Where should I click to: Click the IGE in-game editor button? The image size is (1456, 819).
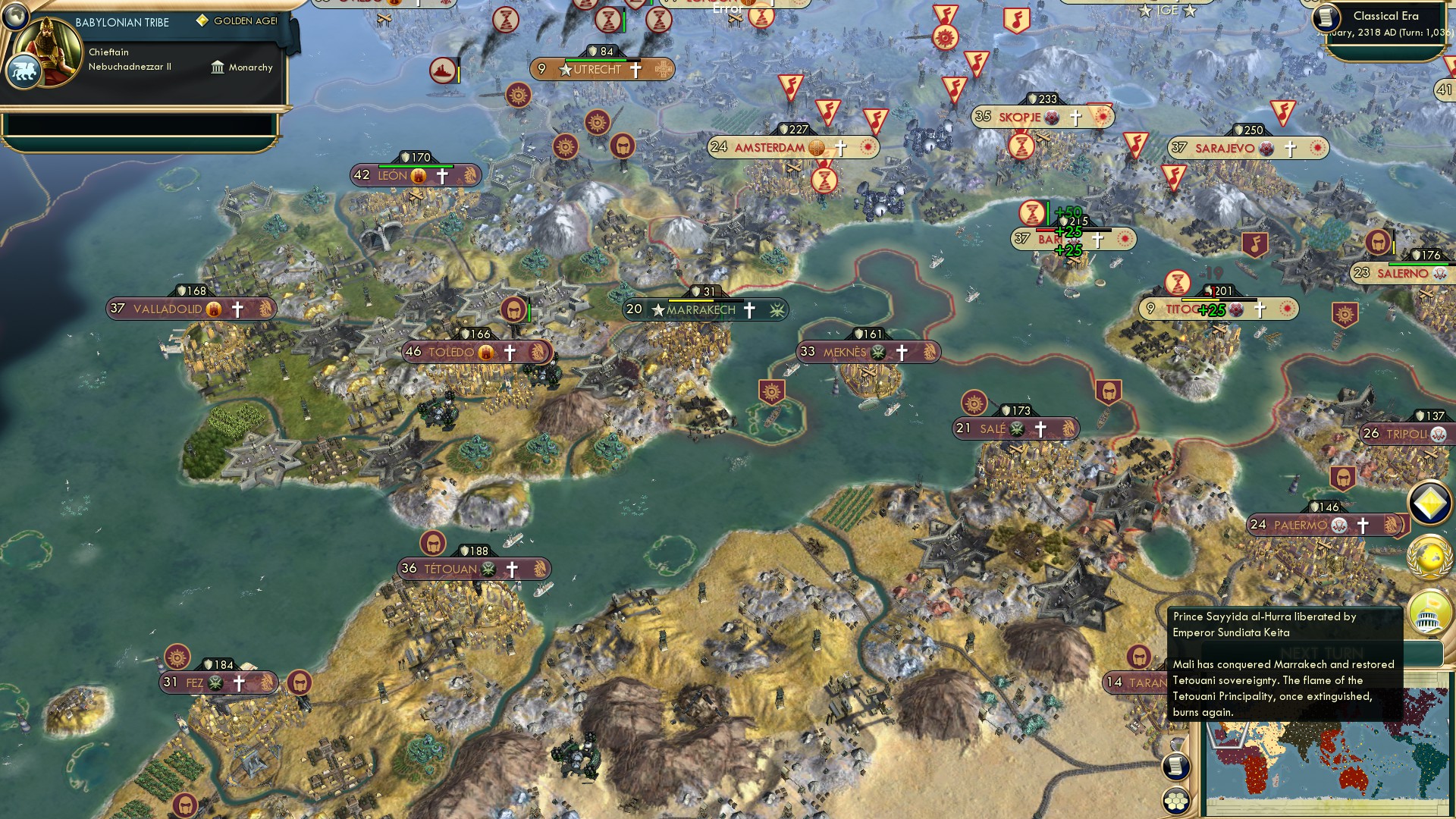coord(1167,10)
